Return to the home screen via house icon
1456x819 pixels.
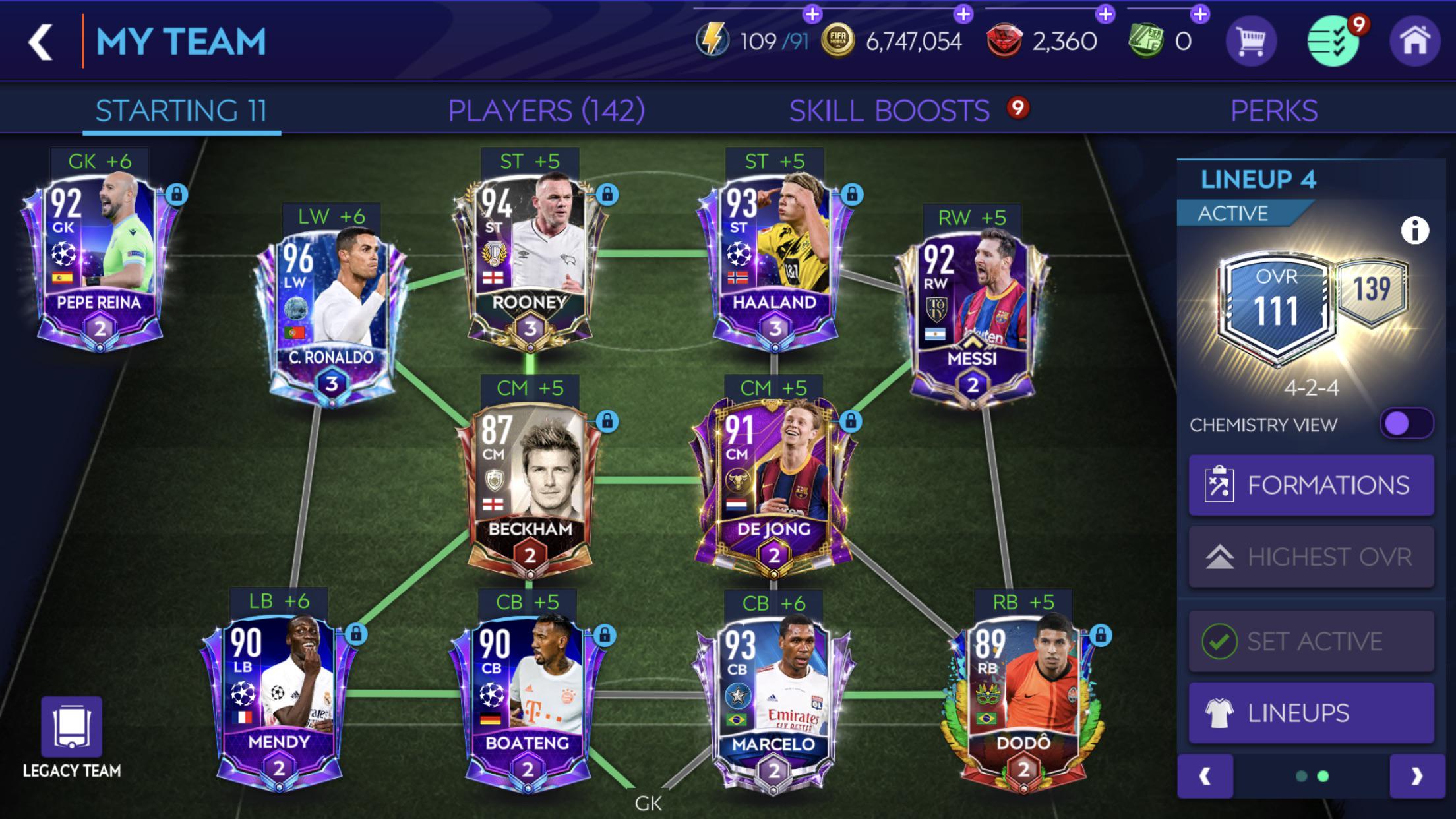coord(1416,41)
